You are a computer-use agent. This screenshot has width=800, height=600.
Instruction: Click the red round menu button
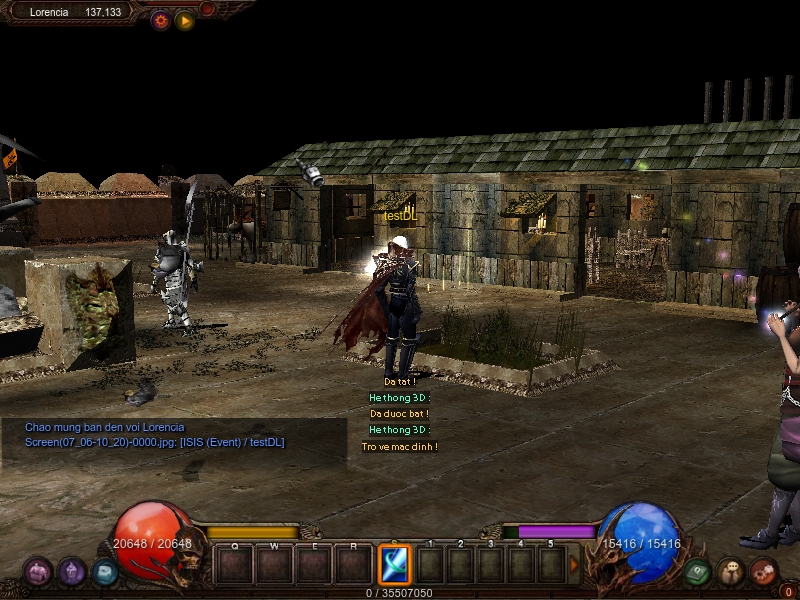click(764, 572)
